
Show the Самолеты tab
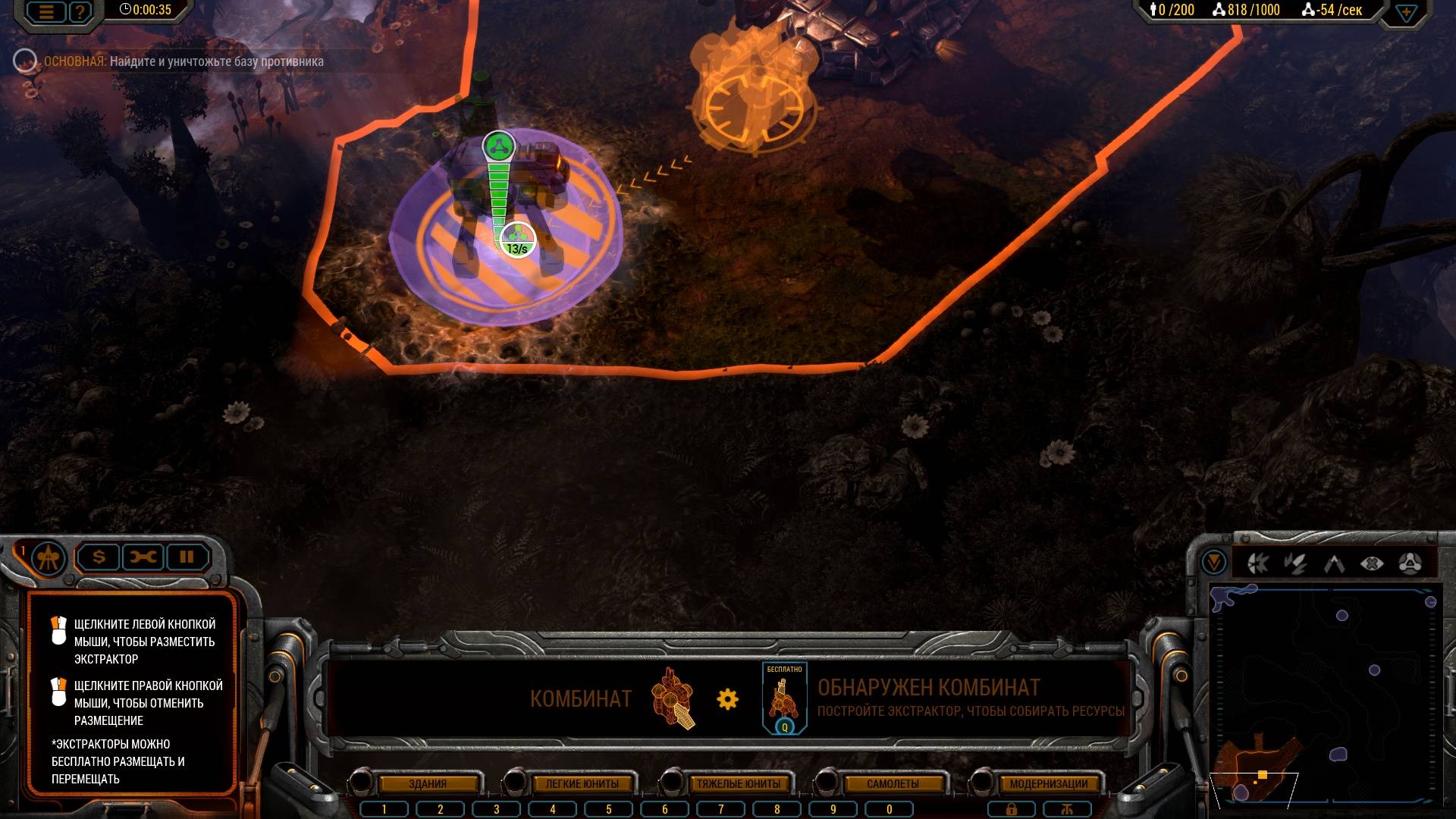pos(893,783)
